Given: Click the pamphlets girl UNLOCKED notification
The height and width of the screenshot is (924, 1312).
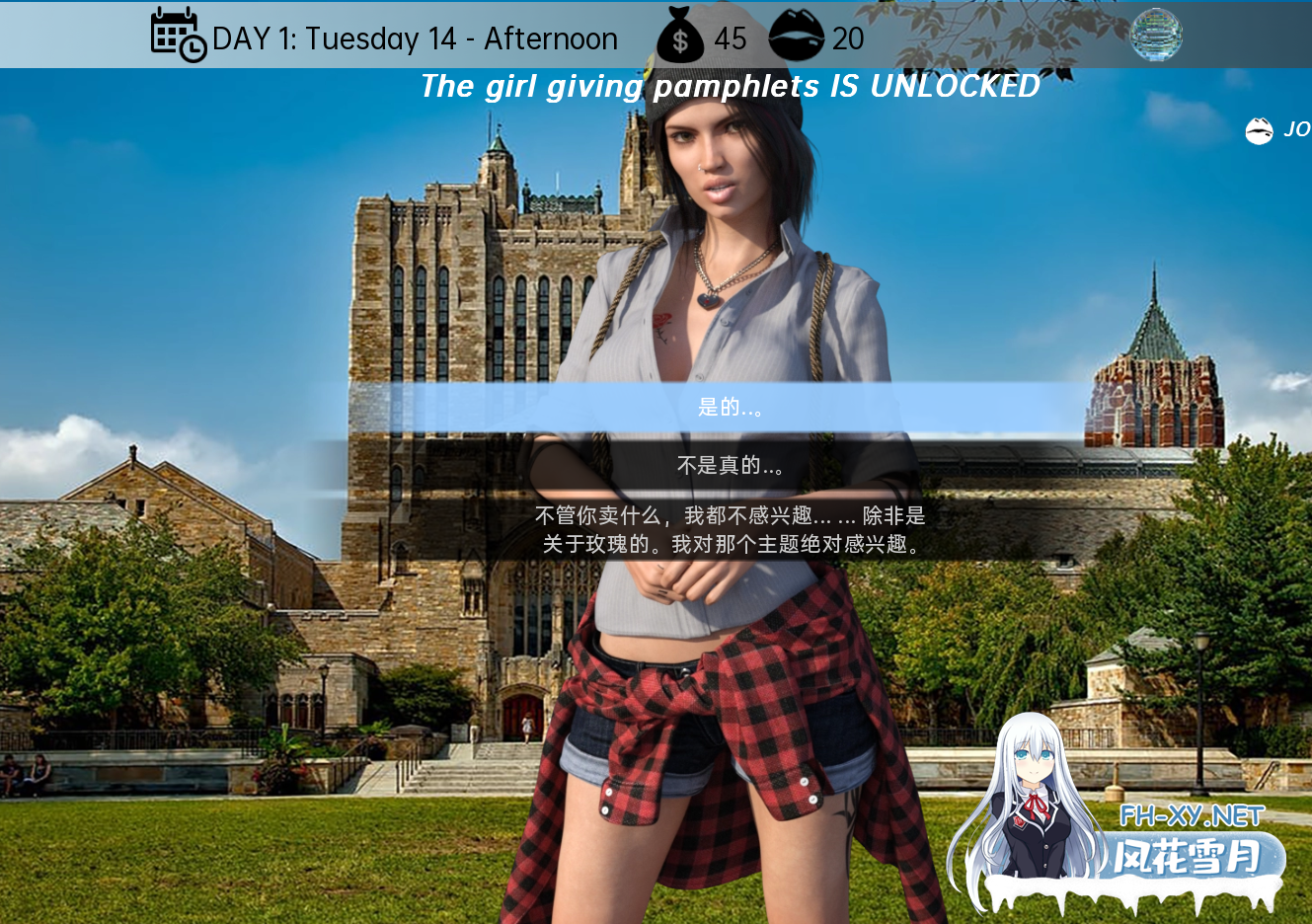Looking at the screenshot, I should click(x=730, y=87).
